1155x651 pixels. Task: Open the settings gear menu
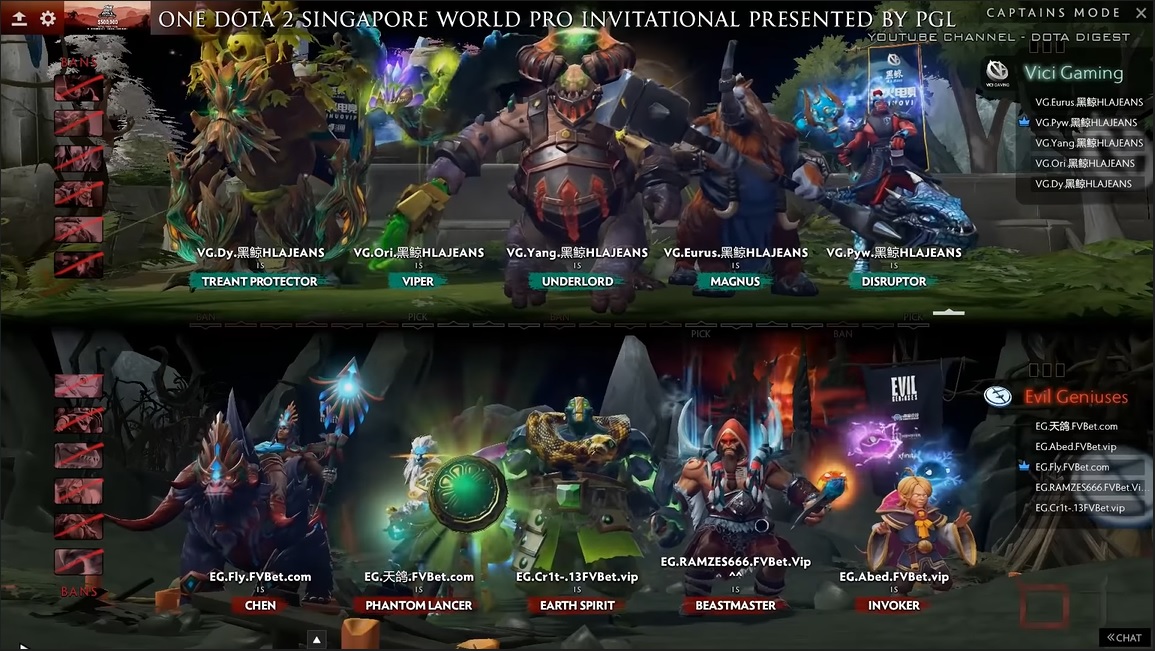click(x=47, y=18)
